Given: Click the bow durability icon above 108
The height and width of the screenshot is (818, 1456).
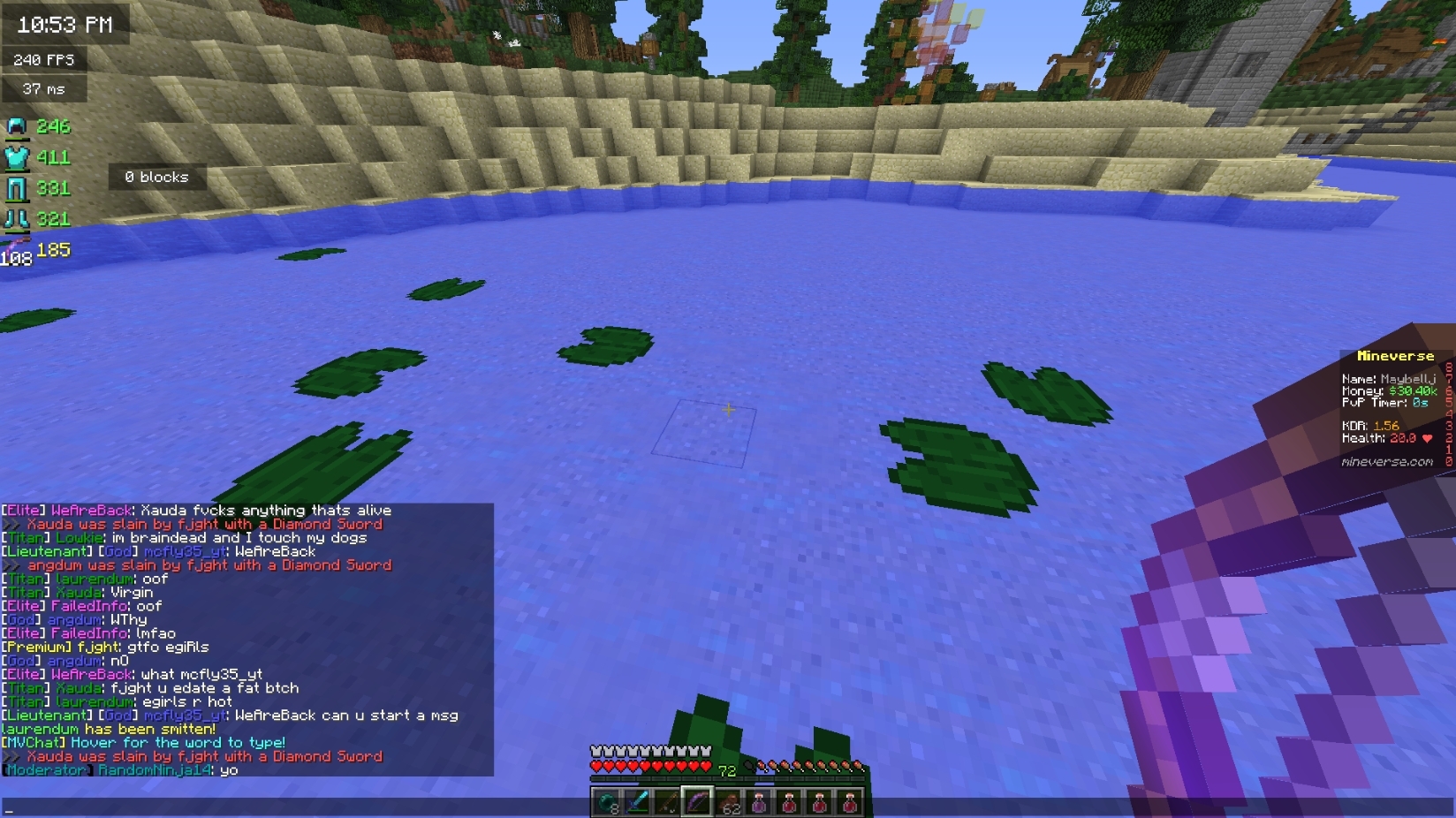Looking at the screenshot, I should [18, 245].
